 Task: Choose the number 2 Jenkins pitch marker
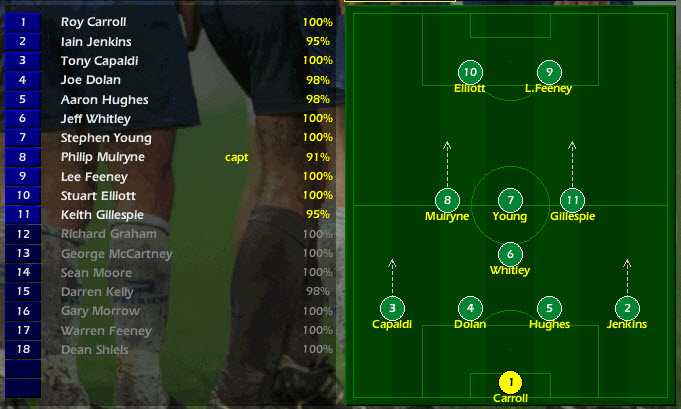pos(627,308)
